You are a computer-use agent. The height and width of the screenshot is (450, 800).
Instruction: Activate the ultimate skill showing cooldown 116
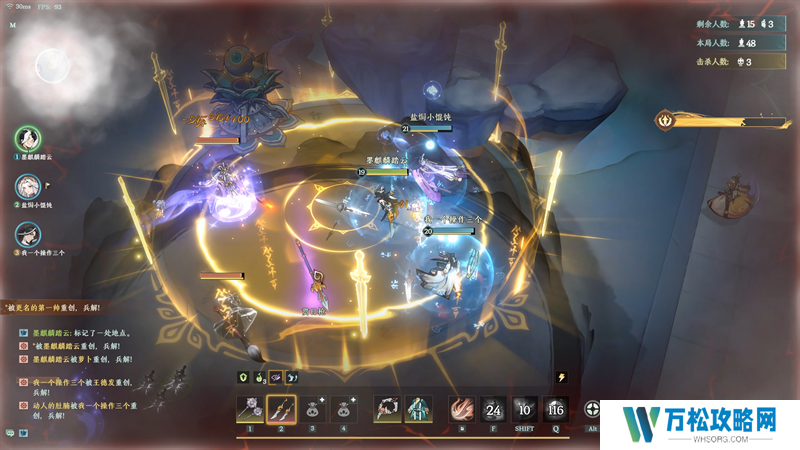556,409
